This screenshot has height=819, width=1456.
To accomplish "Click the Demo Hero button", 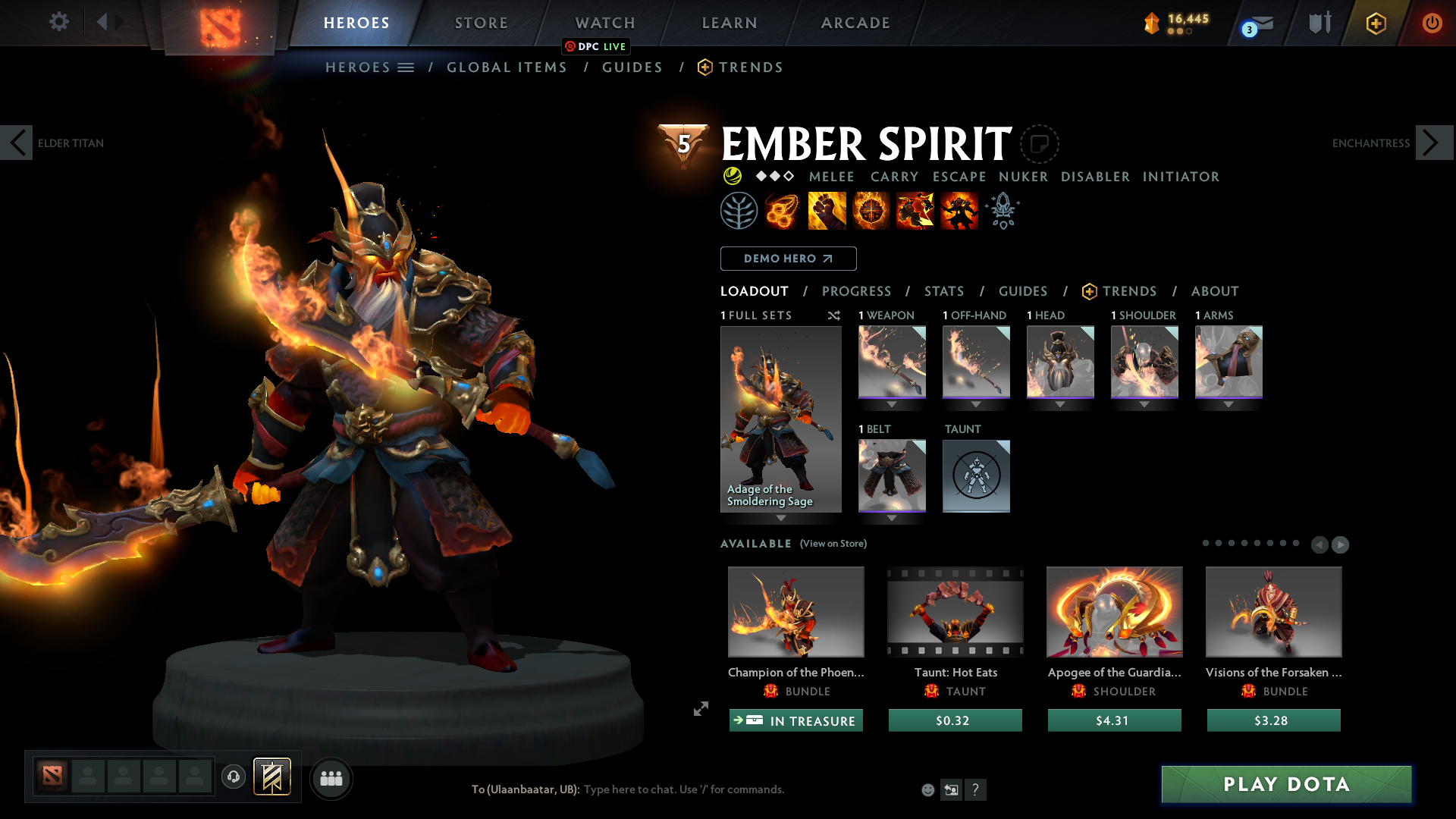I will click(788, 259).
